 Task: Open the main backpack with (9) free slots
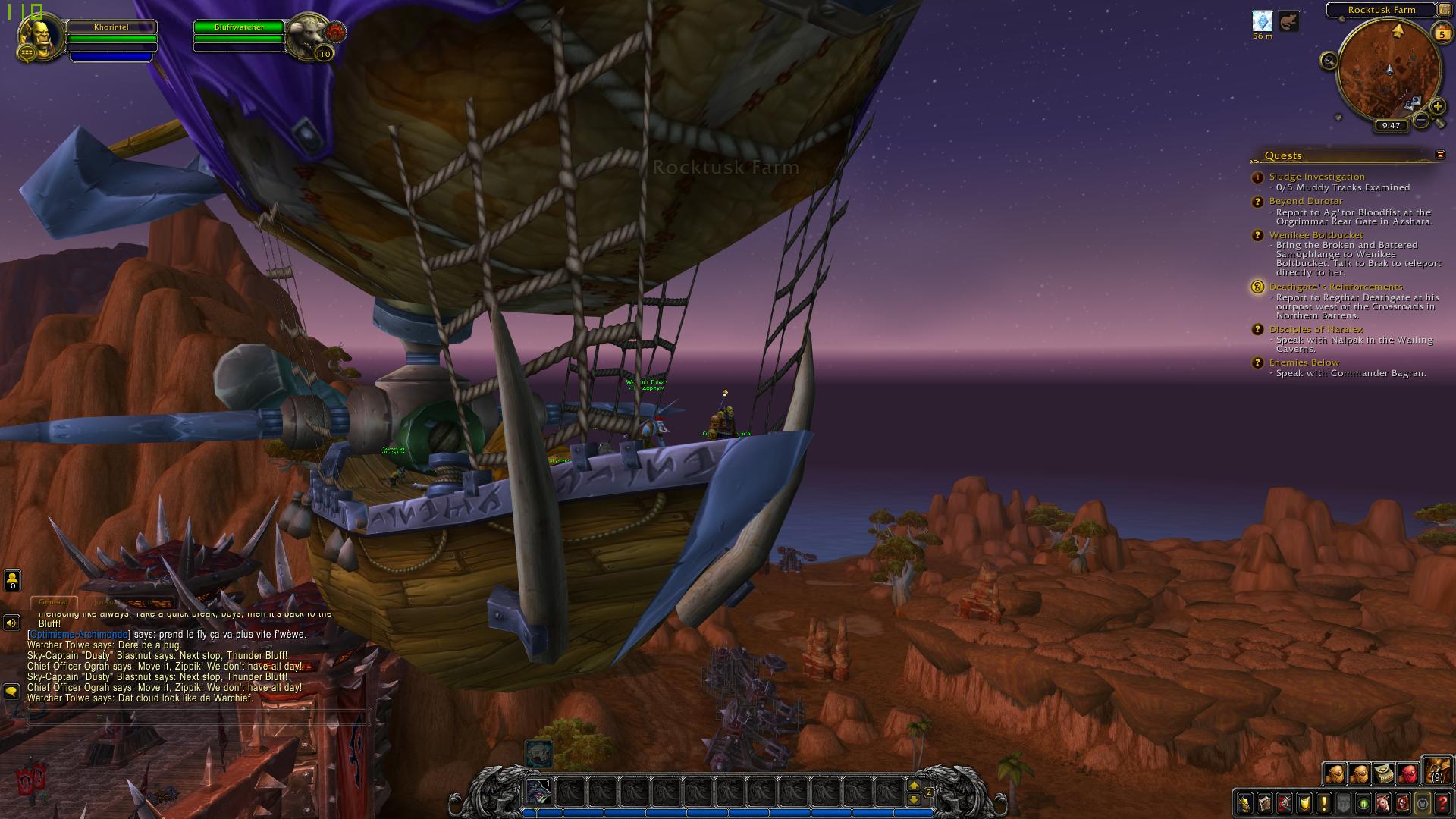[1437, 771]
